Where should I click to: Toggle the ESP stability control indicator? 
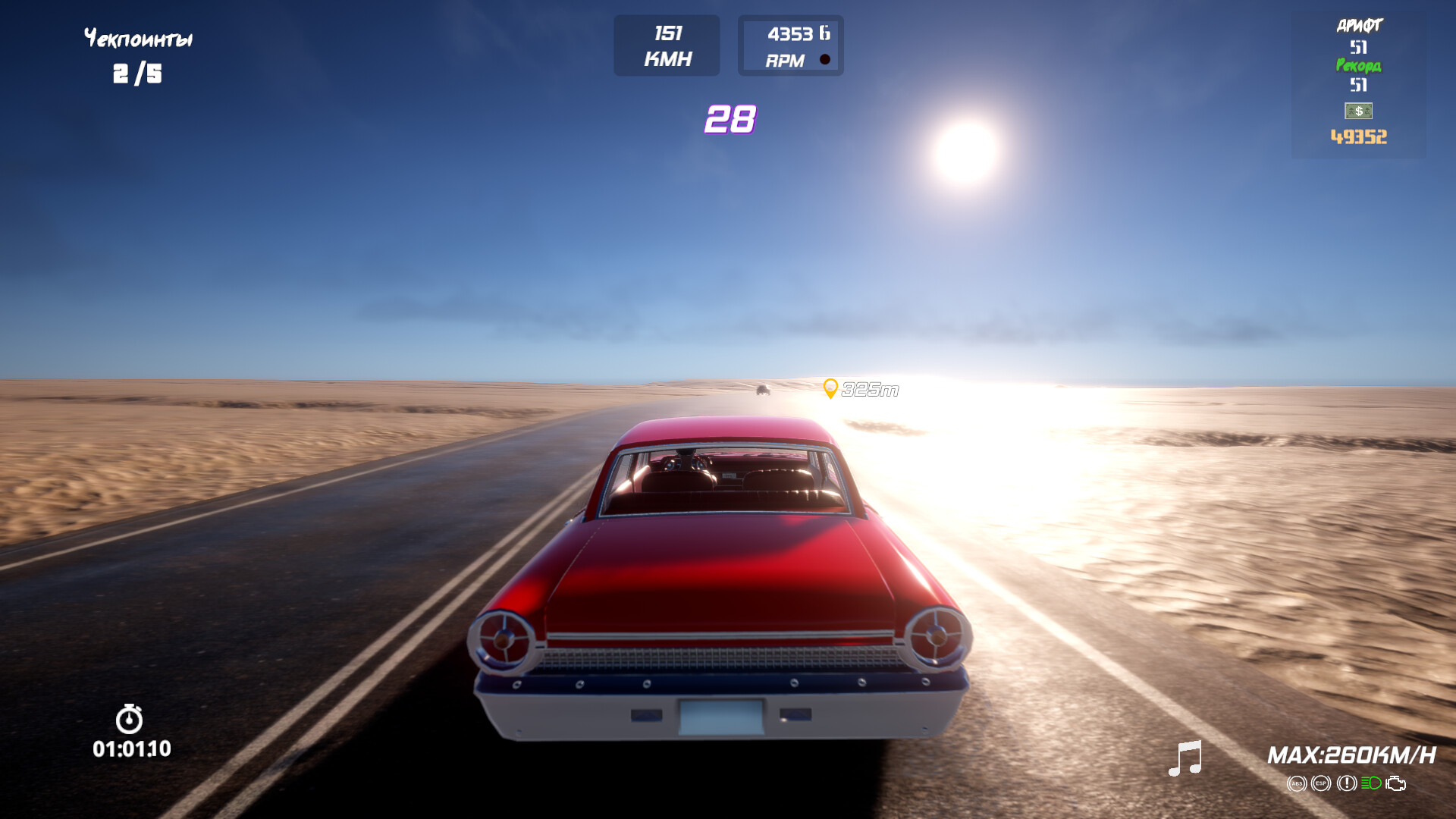point(1321,783)
